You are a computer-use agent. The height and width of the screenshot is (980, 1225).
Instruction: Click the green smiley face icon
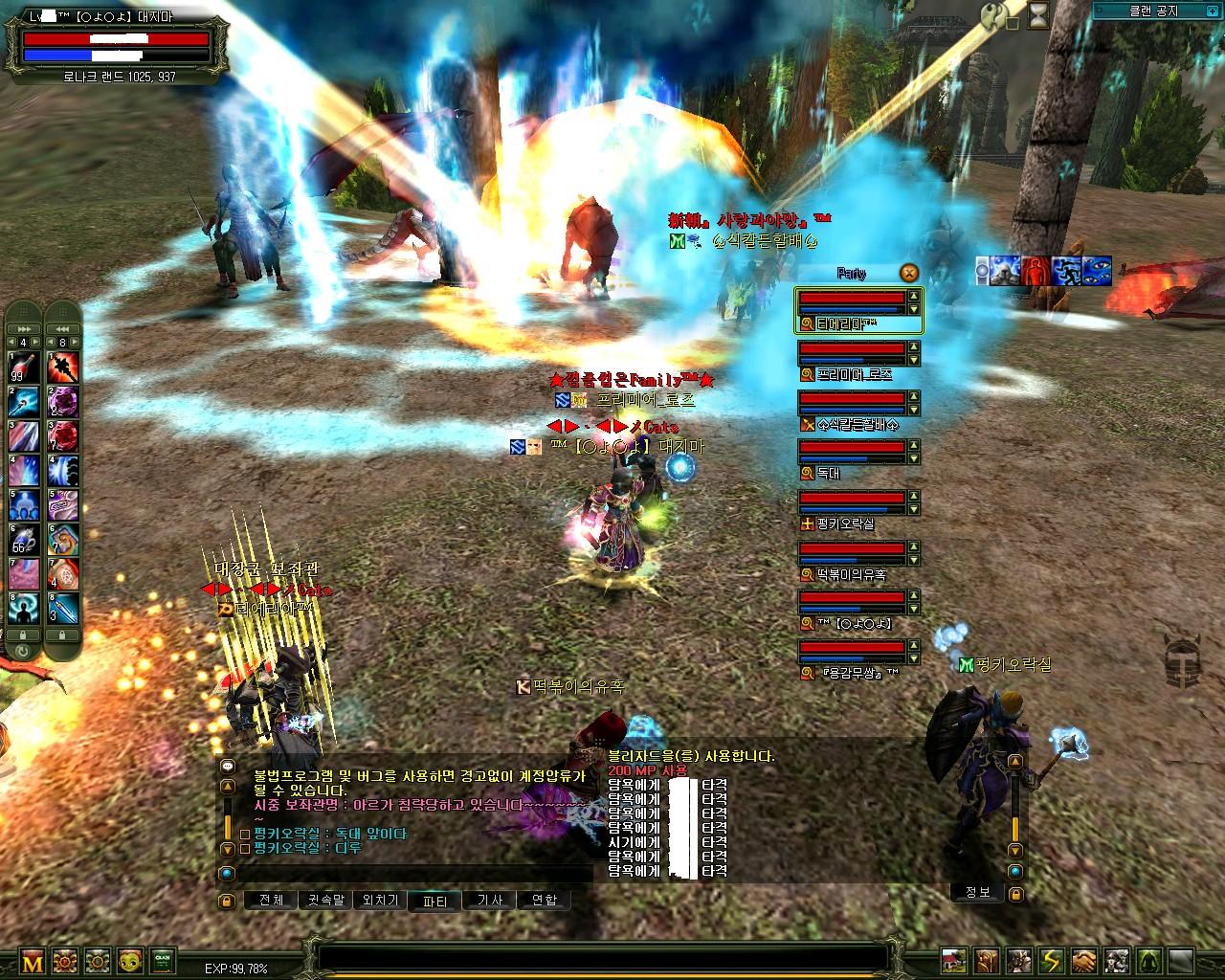130,961
